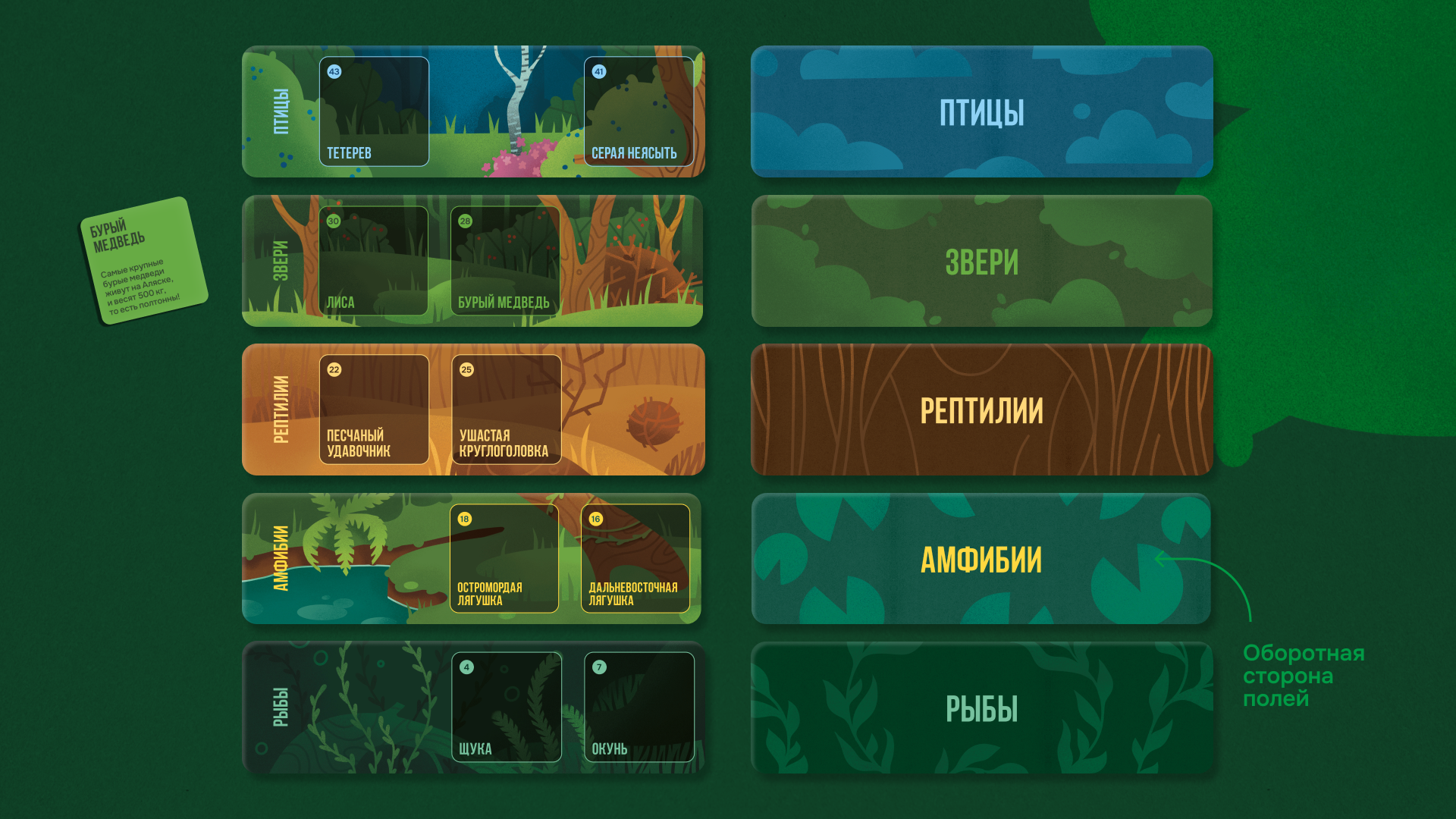Viewport: 1456px width, 819px height.
Task: Select the Окунь card slot
Action: tap(639, 707)
